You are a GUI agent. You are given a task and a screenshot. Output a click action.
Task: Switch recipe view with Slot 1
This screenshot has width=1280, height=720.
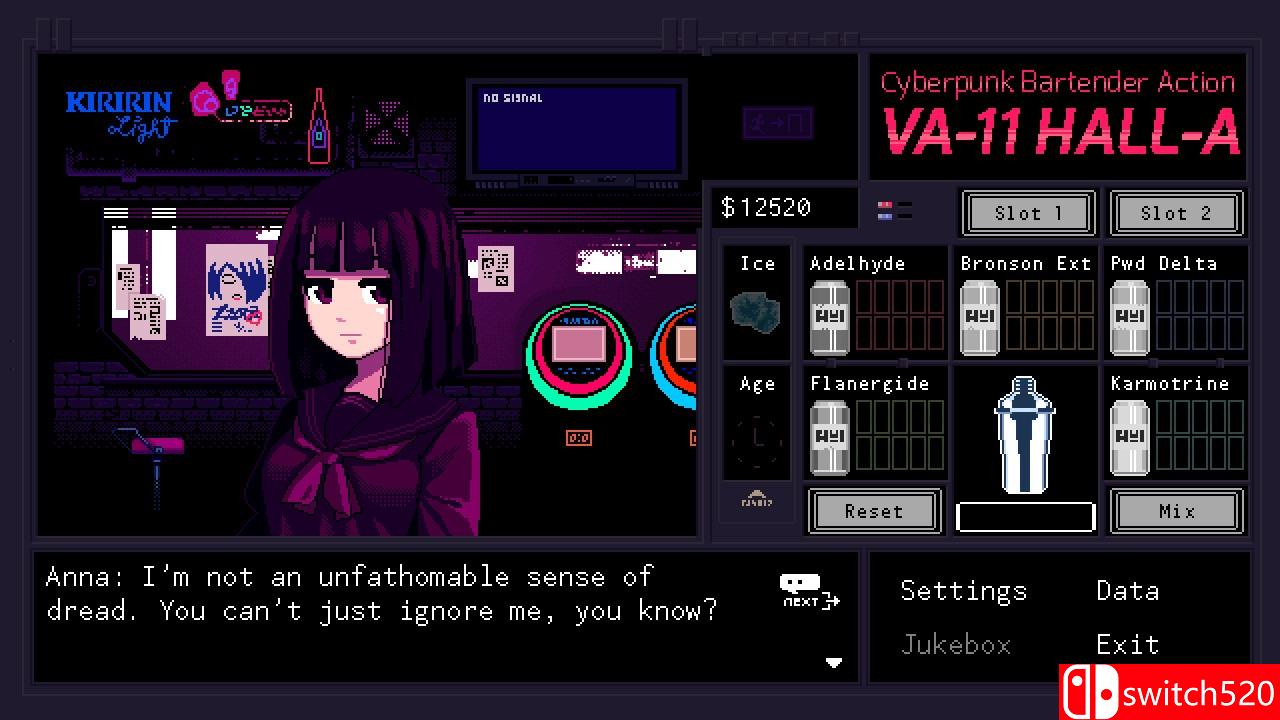pyautogui.click(x=1028, y=213)
